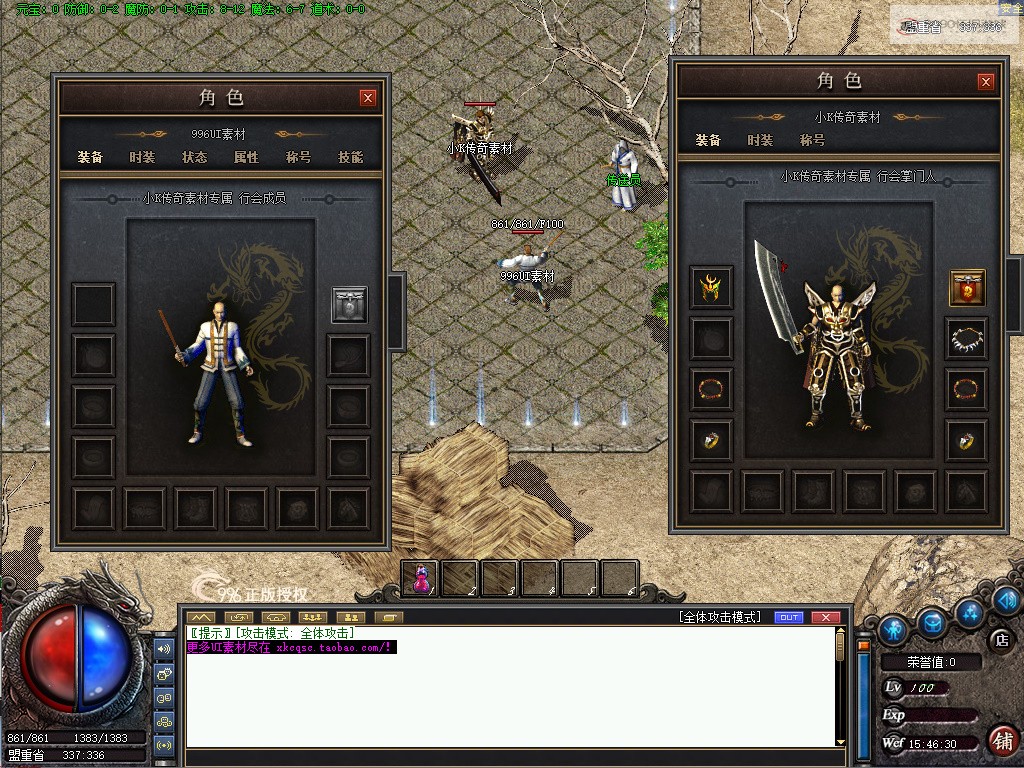Viewport: 1024px width, 768px height.
Task: Open the 店 shop button
Action: pos(999,640)
